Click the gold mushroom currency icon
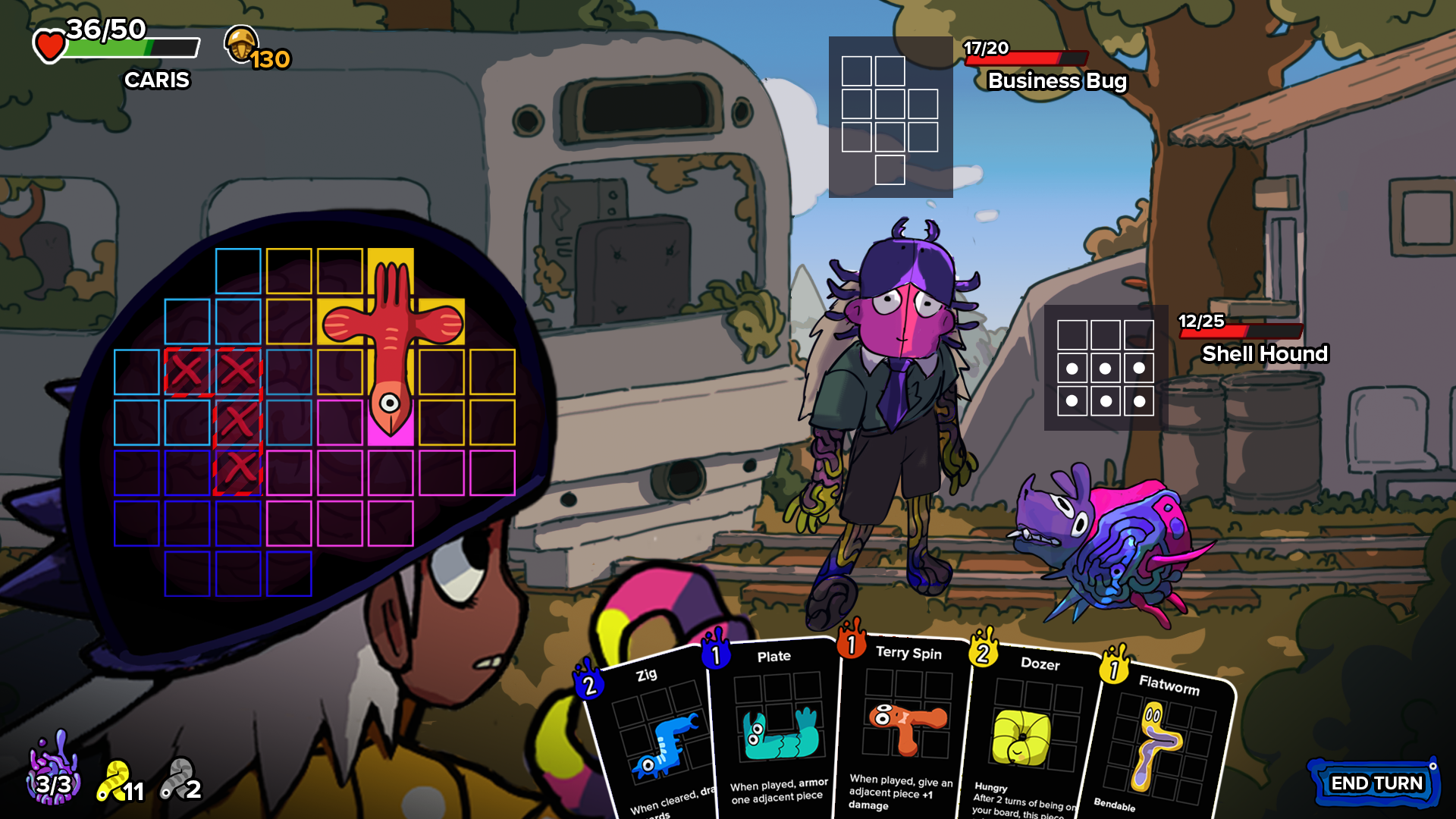Viewport: 1456px width, 819px height. 242,44
